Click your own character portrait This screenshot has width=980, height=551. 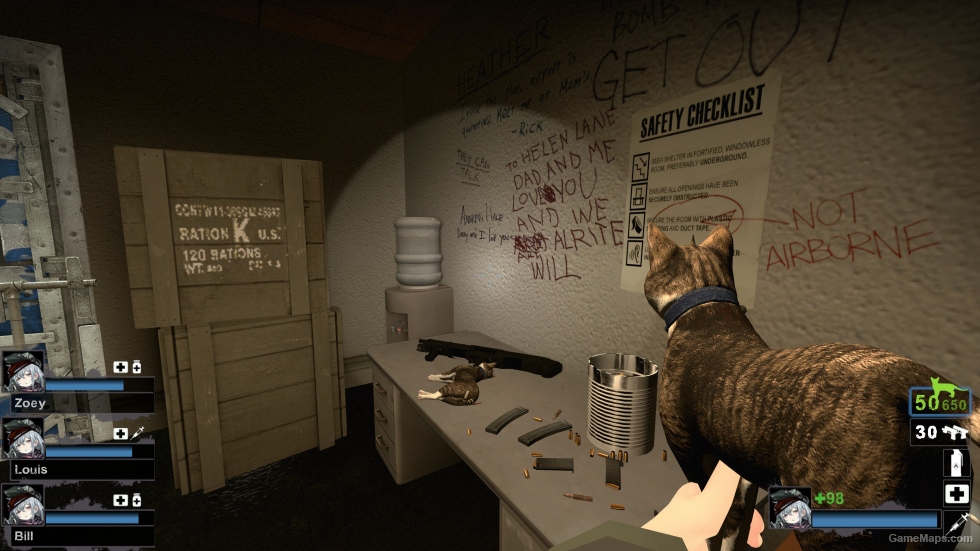[x=788, y=507]
